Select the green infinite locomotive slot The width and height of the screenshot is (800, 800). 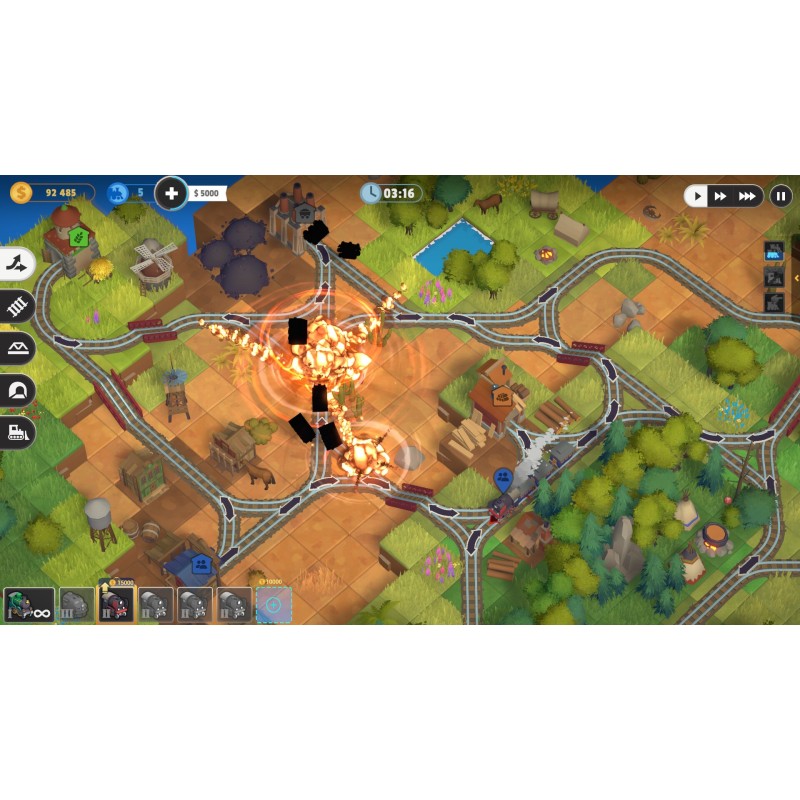[x=29, y=604]
